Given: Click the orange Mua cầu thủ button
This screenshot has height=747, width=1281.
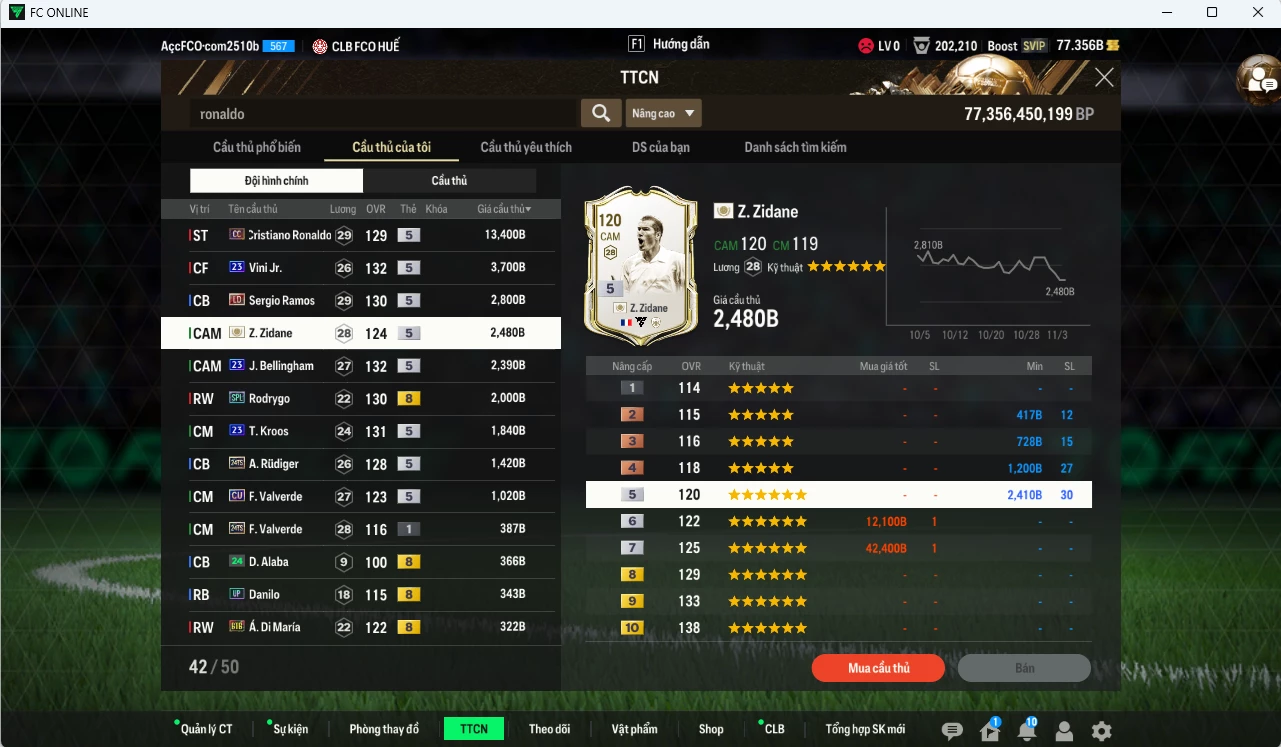Looking at the screenshot, I should pyautogui.click(x=877, y=667).
